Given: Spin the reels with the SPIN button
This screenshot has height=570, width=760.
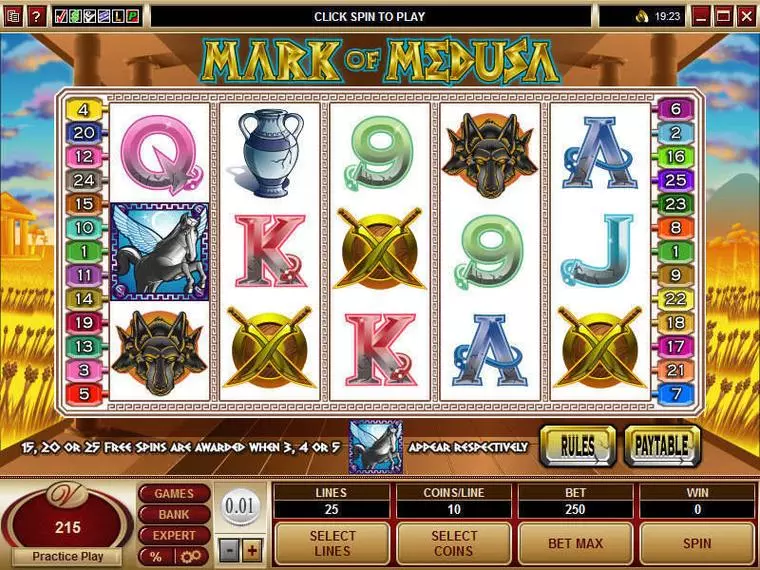Looking at the screenshot, I should [697, 543].
